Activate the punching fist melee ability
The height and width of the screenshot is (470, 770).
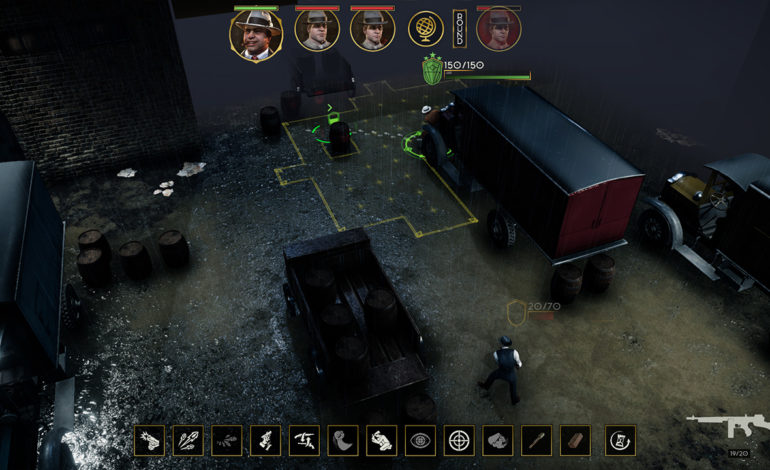(381, 440)
